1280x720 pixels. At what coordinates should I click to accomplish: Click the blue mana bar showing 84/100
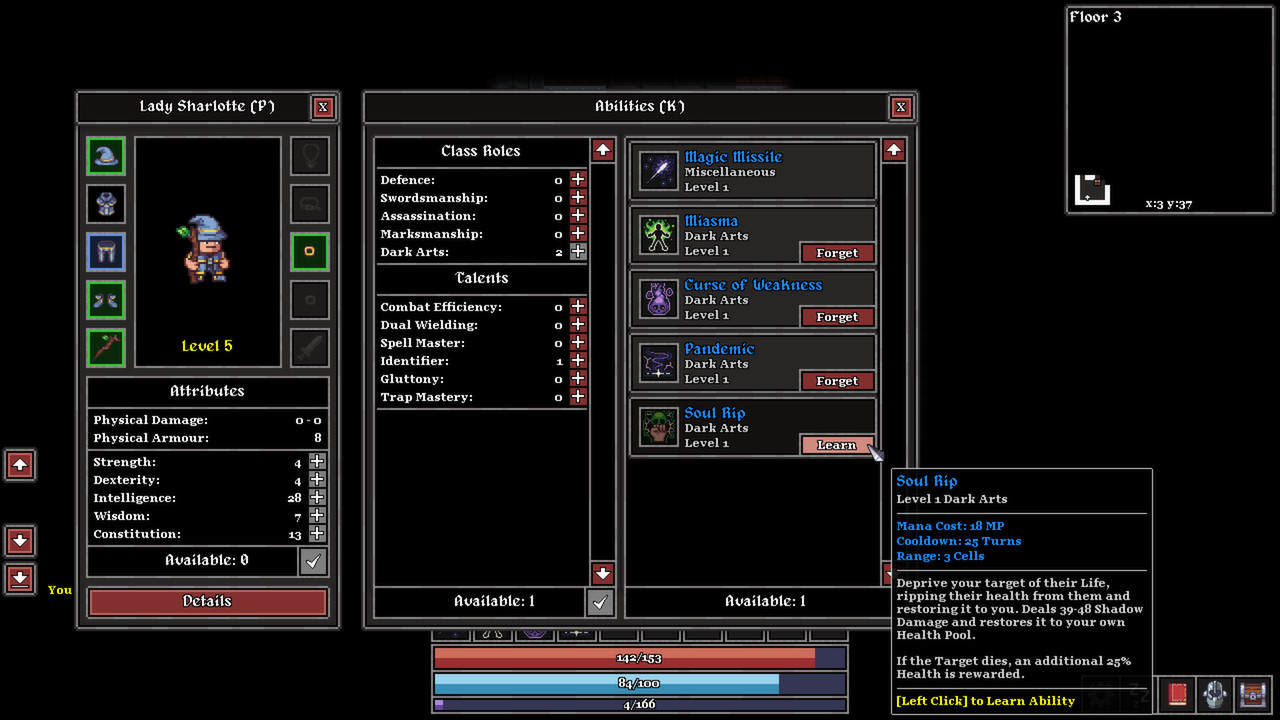639,683
